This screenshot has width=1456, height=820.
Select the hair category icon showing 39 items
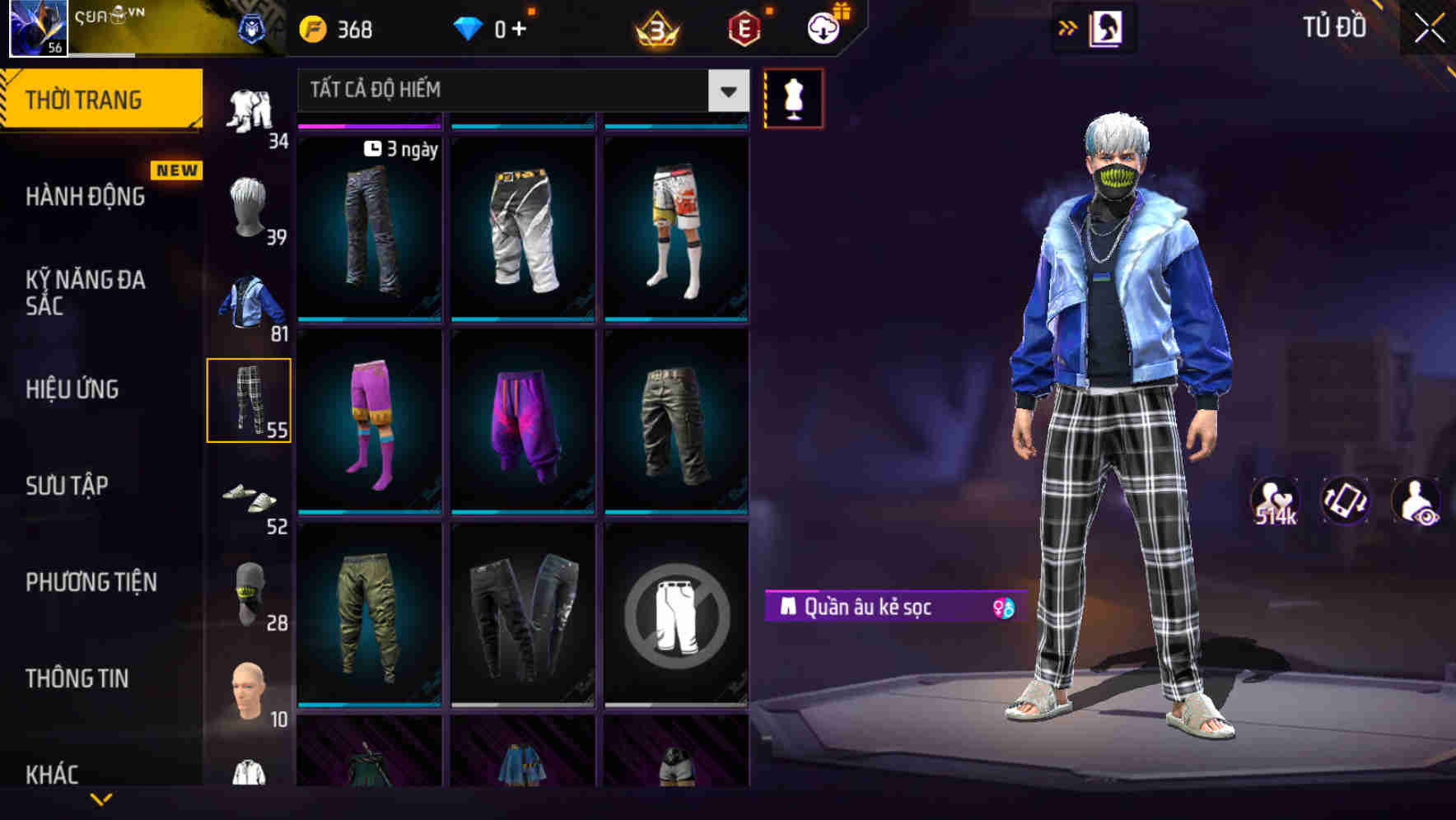pyautogui.click(x=247, y=206)
